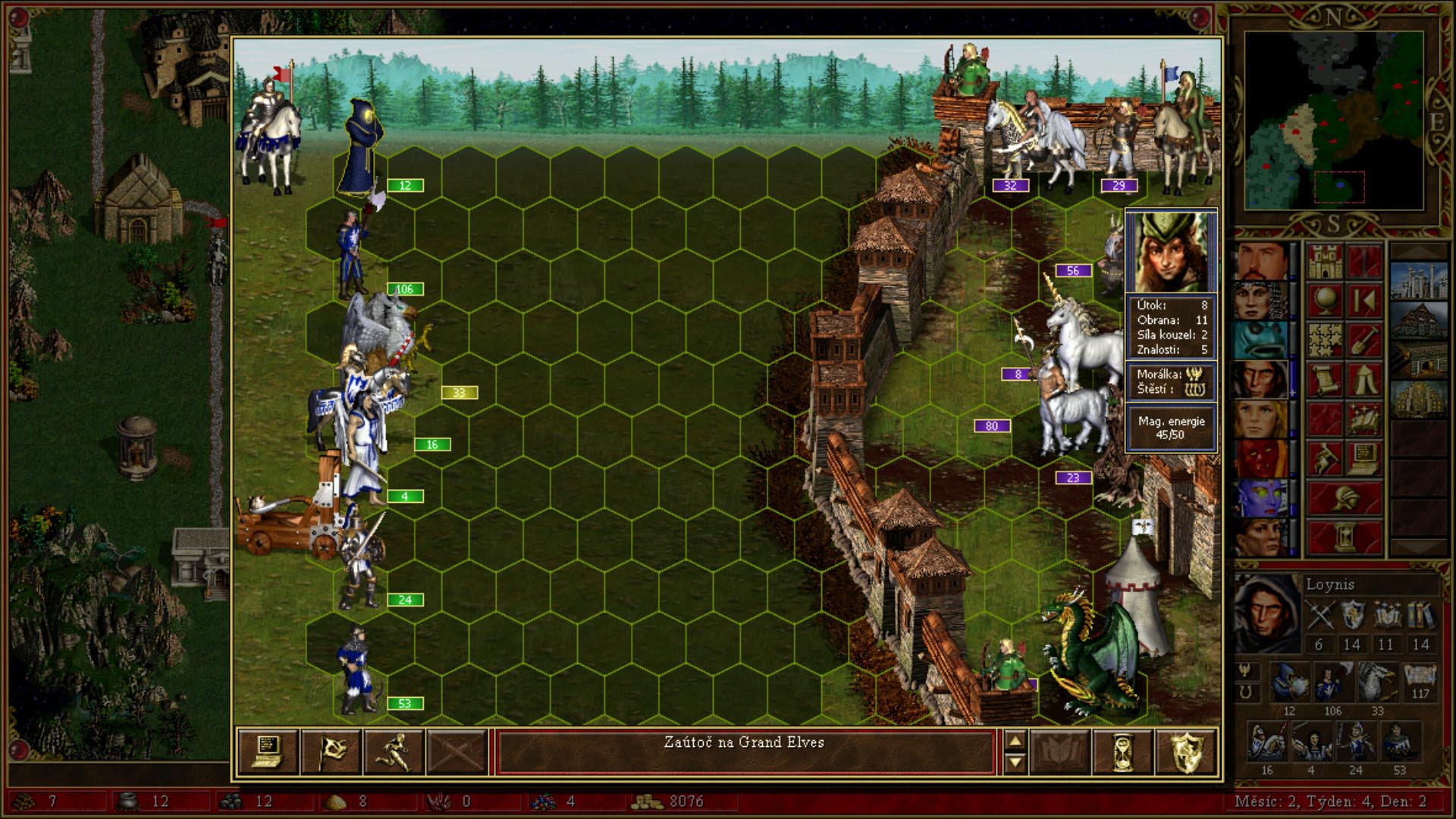Wait this turn with the hourglass button

point(1123,751)
